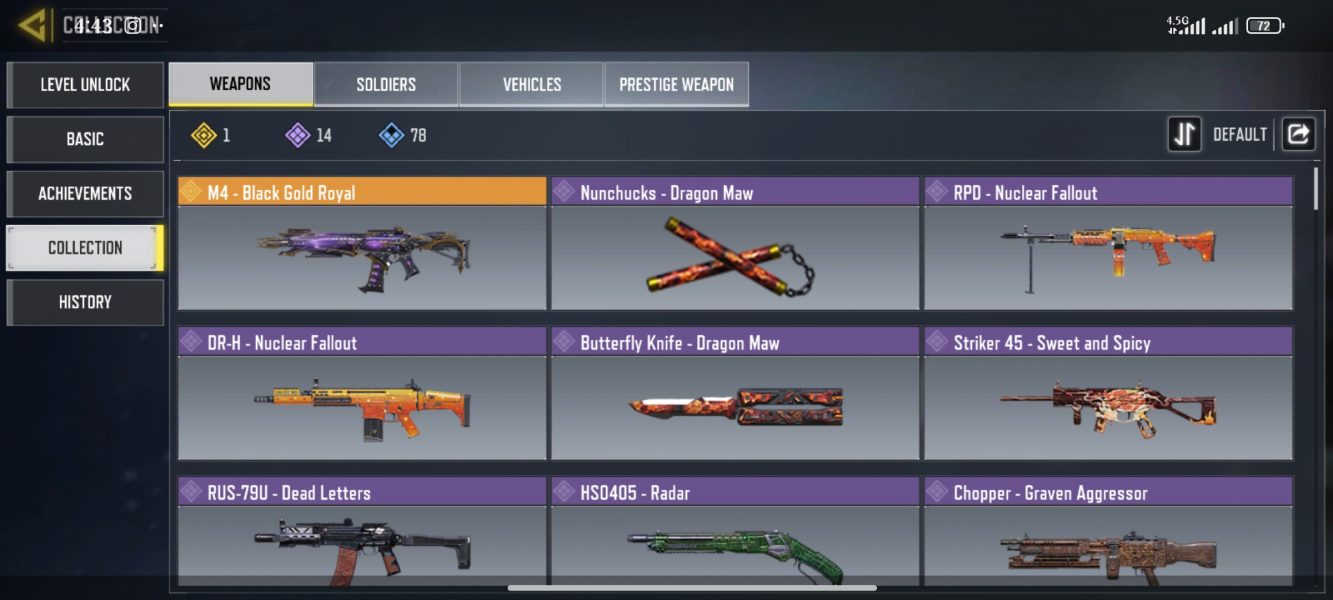Choose the Nunchucks - Dragon Maw card
This screenshot has width=1333, height=600.
pos(735,244)
